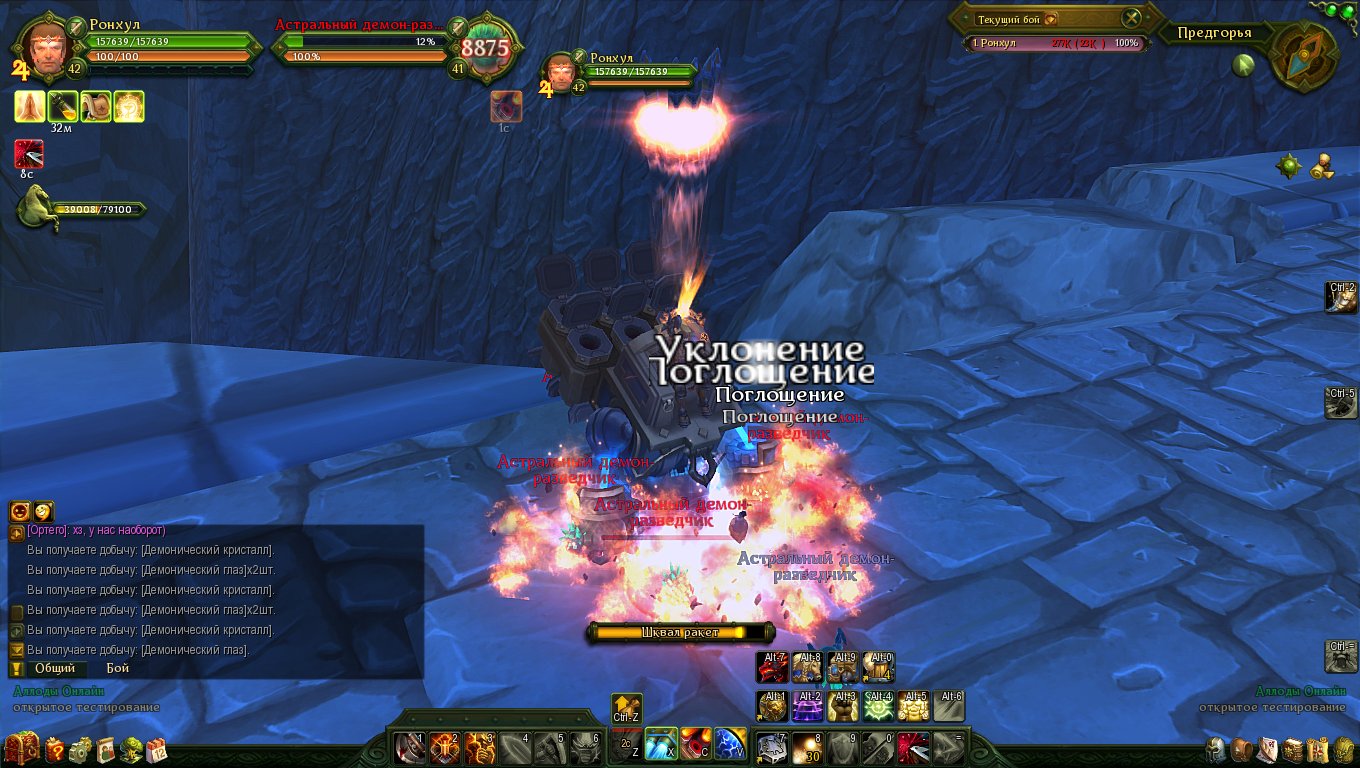Use the red cannon ability on C
This screenshot has height=768, width=1360.
click(696, 745)
